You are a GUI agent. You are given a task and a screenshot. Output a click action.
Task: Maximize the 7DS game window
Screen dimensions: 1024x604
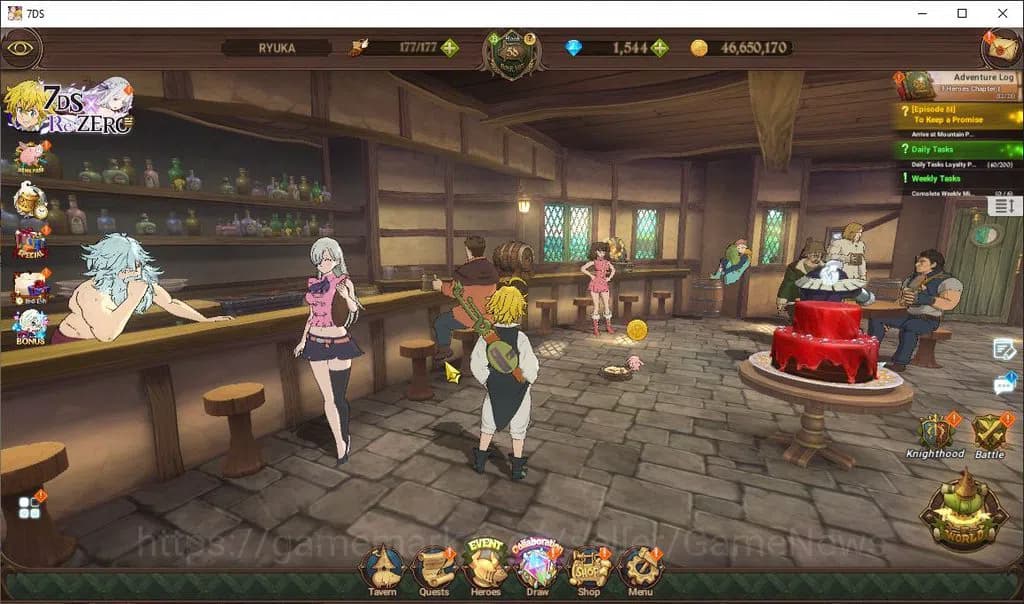pos(962,13)
